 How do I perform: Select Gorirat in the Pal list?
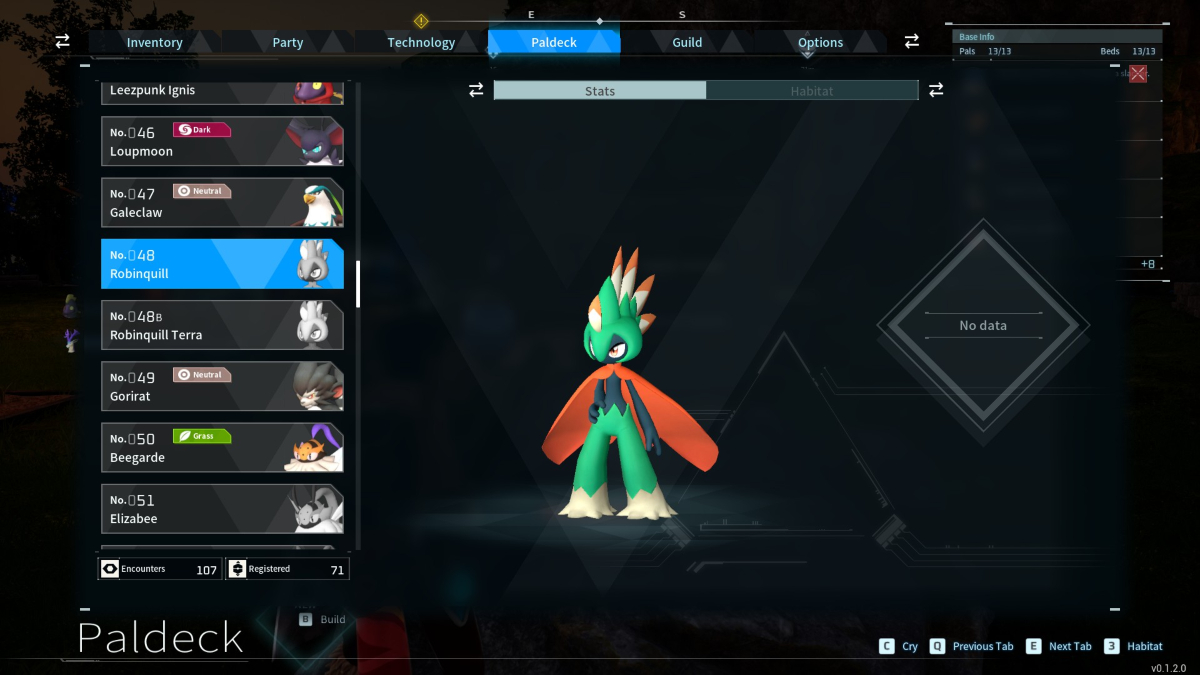pyautogui.click(x=222, y=386)
